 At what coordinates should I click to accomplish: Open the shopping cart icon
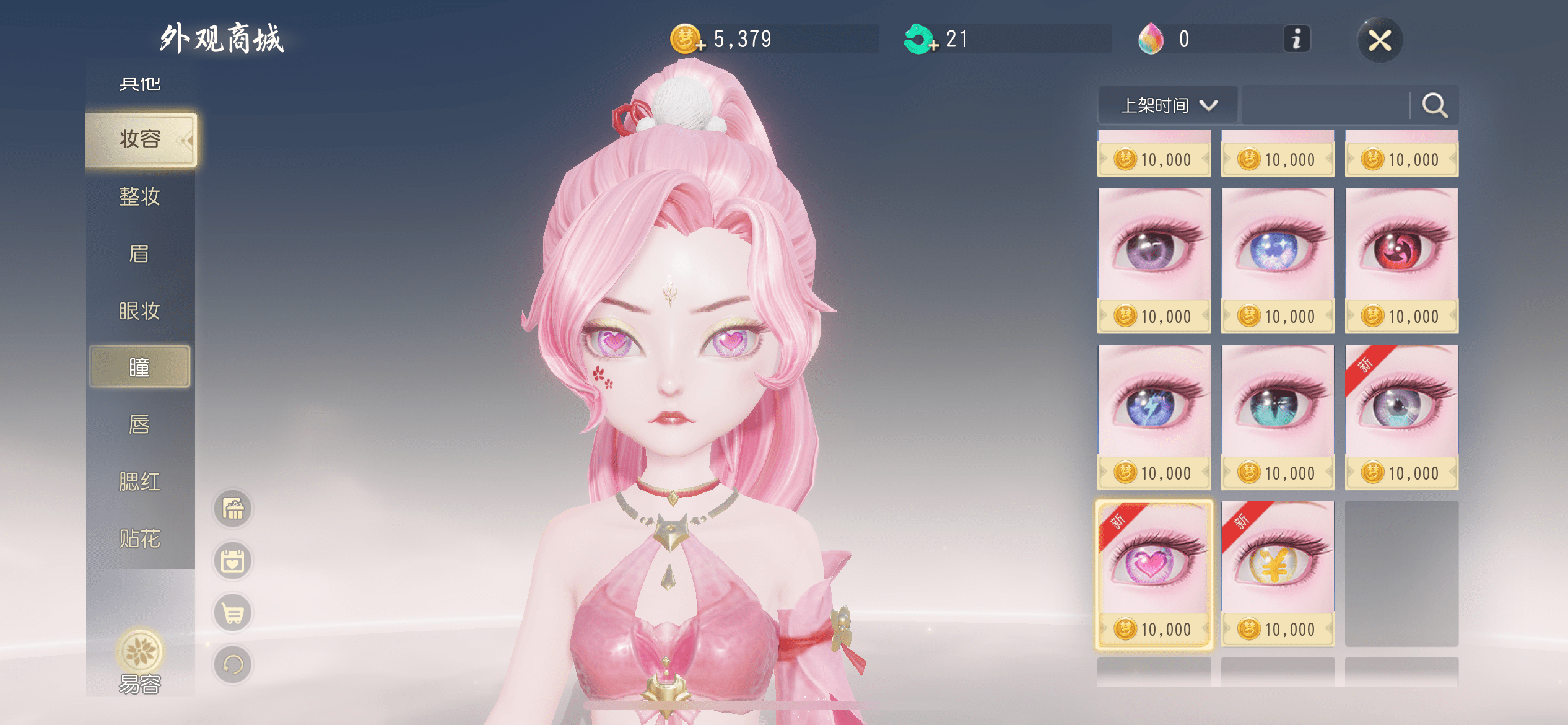[x=233, y=613]
